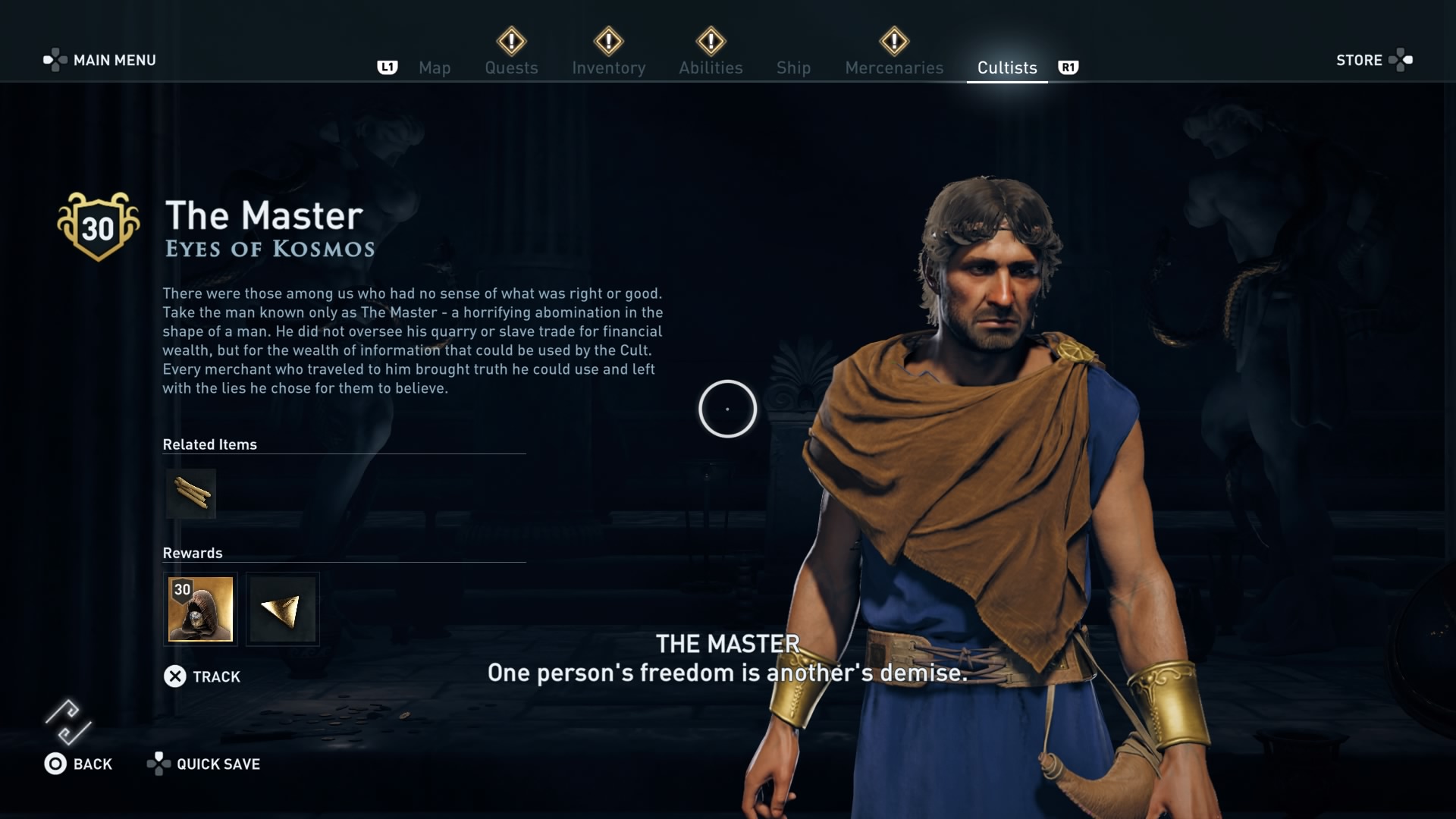Select the Quick Save controller icon
1456x819 pixels.
(x=160, y=764)
